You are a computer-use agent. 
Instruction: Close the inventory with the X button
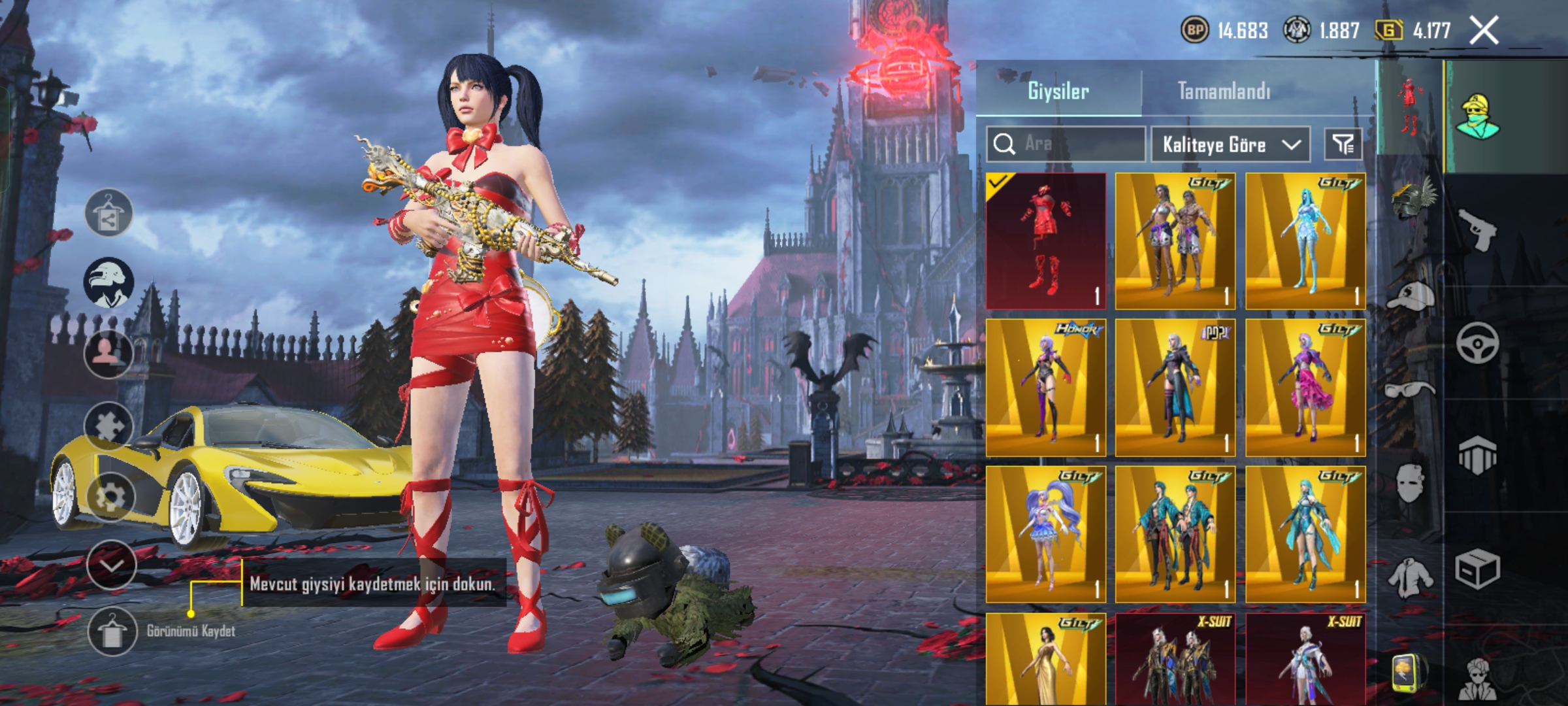pos(1484,31)
